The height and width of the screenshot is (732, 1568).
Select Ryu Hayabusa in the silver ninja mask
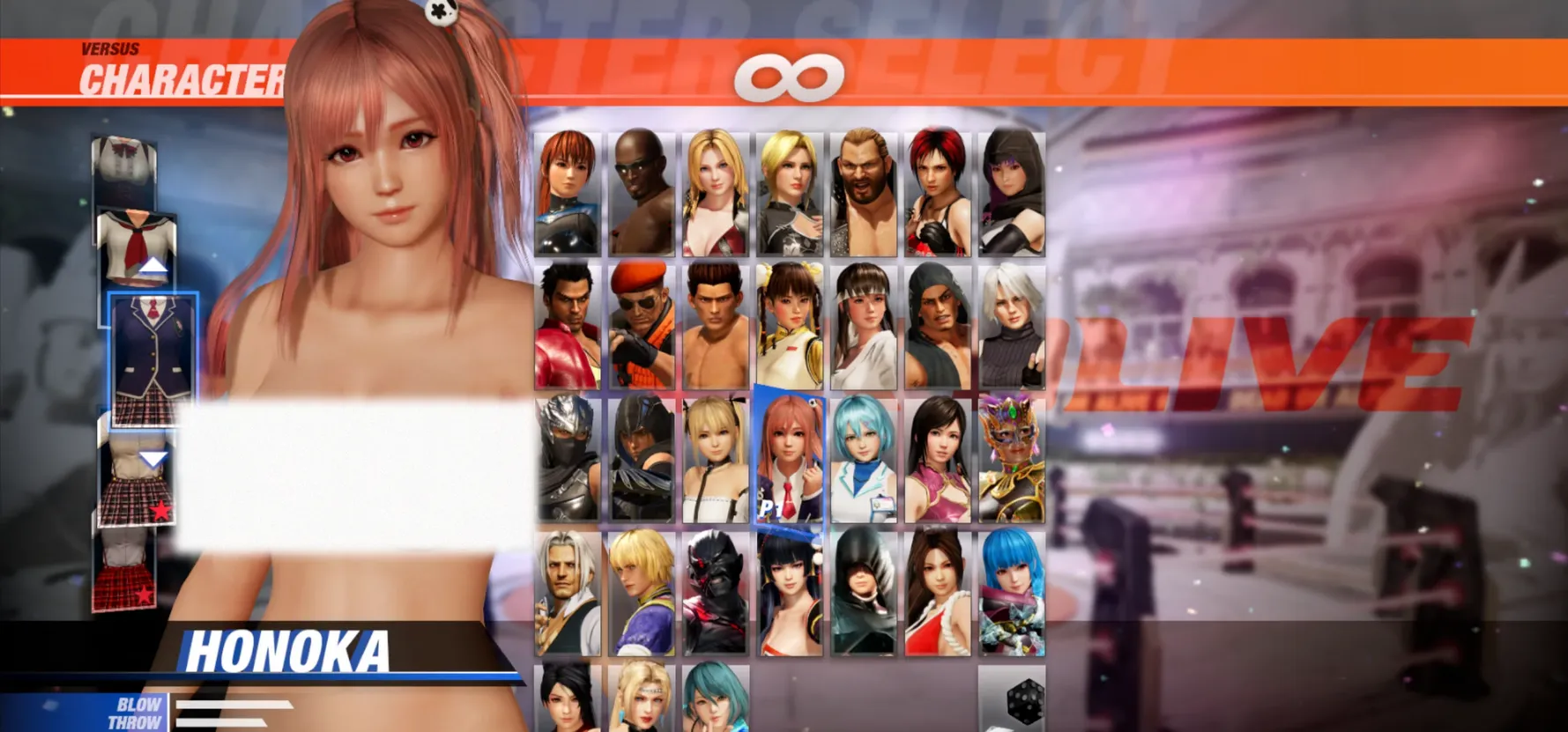pyautogui.click(x=568, y=459)
